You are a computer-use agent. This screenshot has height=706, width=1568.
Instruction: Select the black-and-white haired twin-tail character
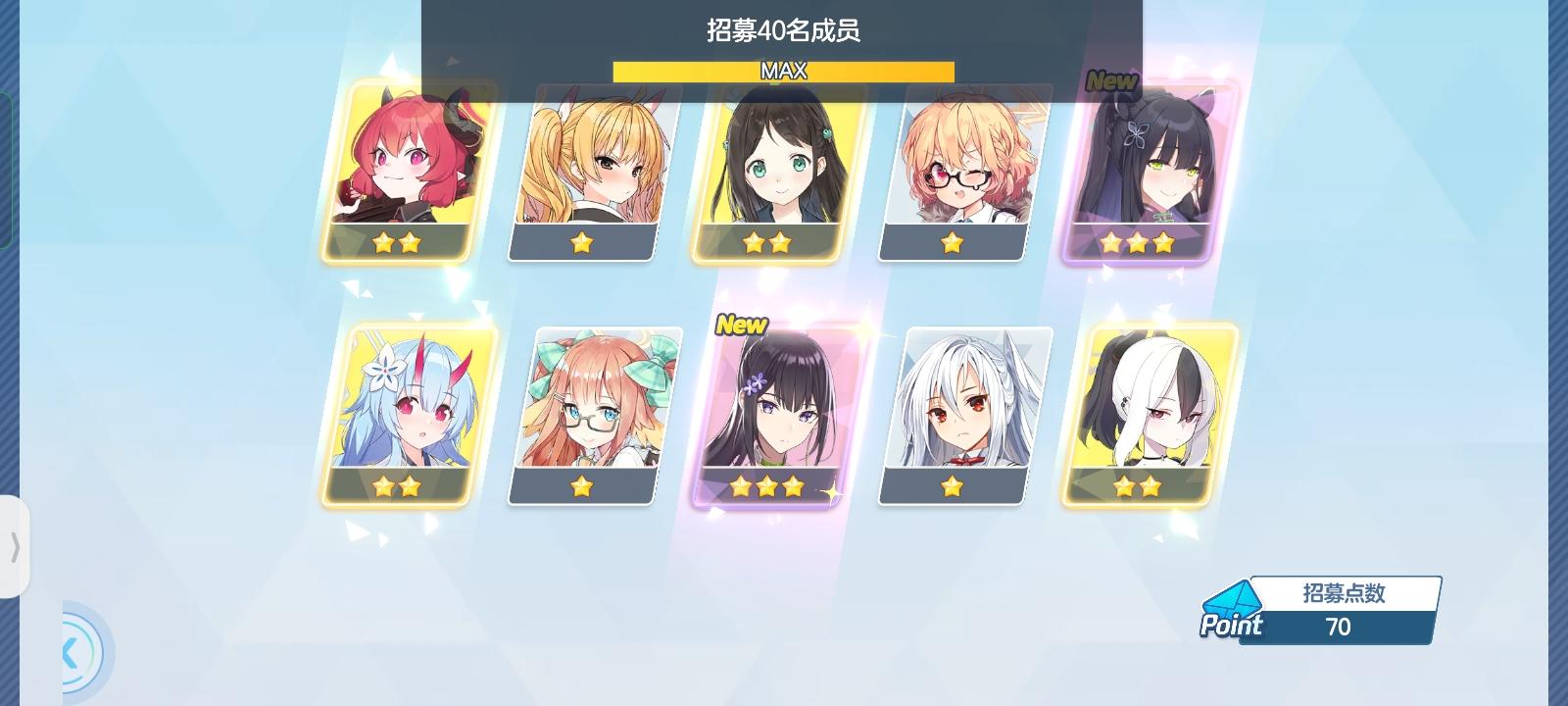[x=1140, y=412]
